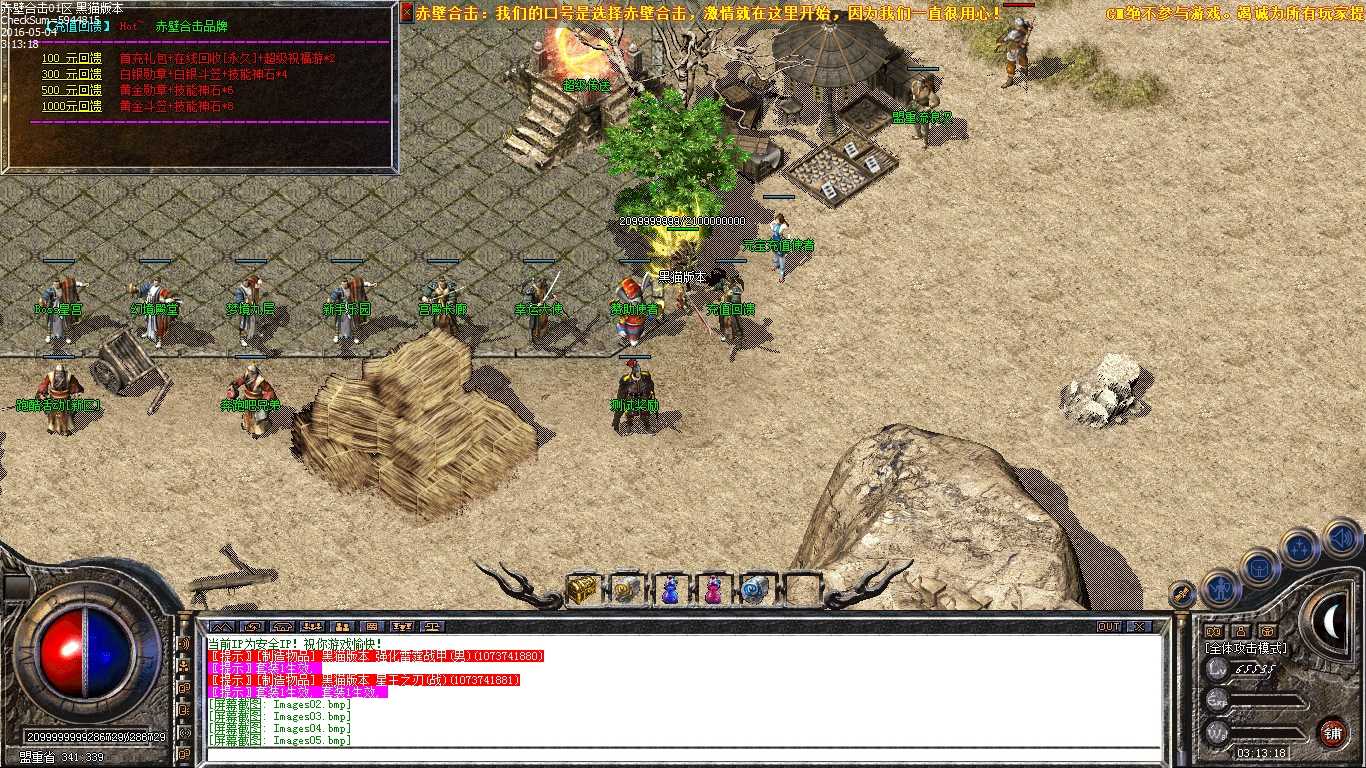Click the Exp progress bar
This screenshot has width=1366, height=768.
(x=1269, y=700)
